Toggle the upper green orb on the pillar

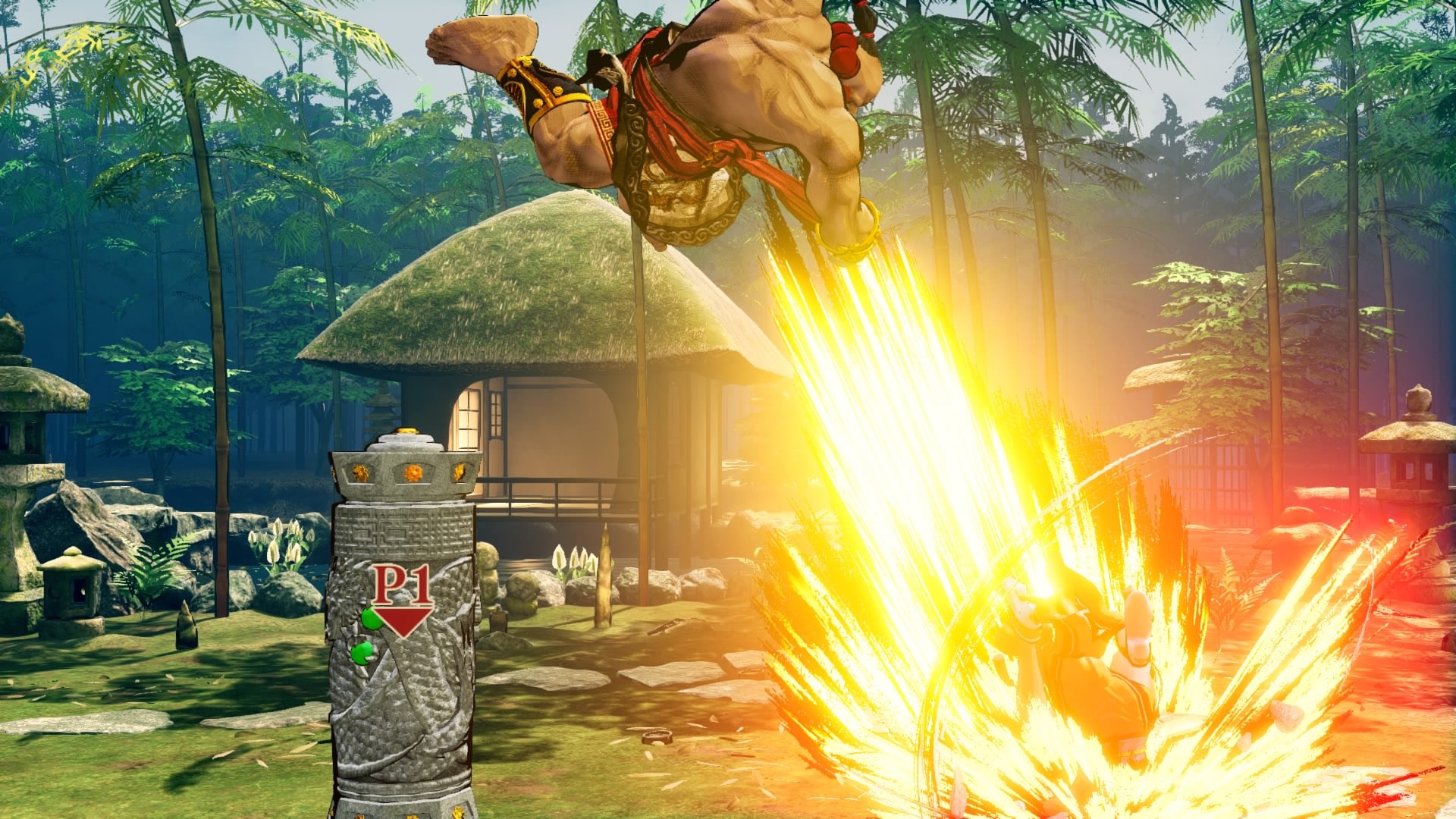[371, 620]
